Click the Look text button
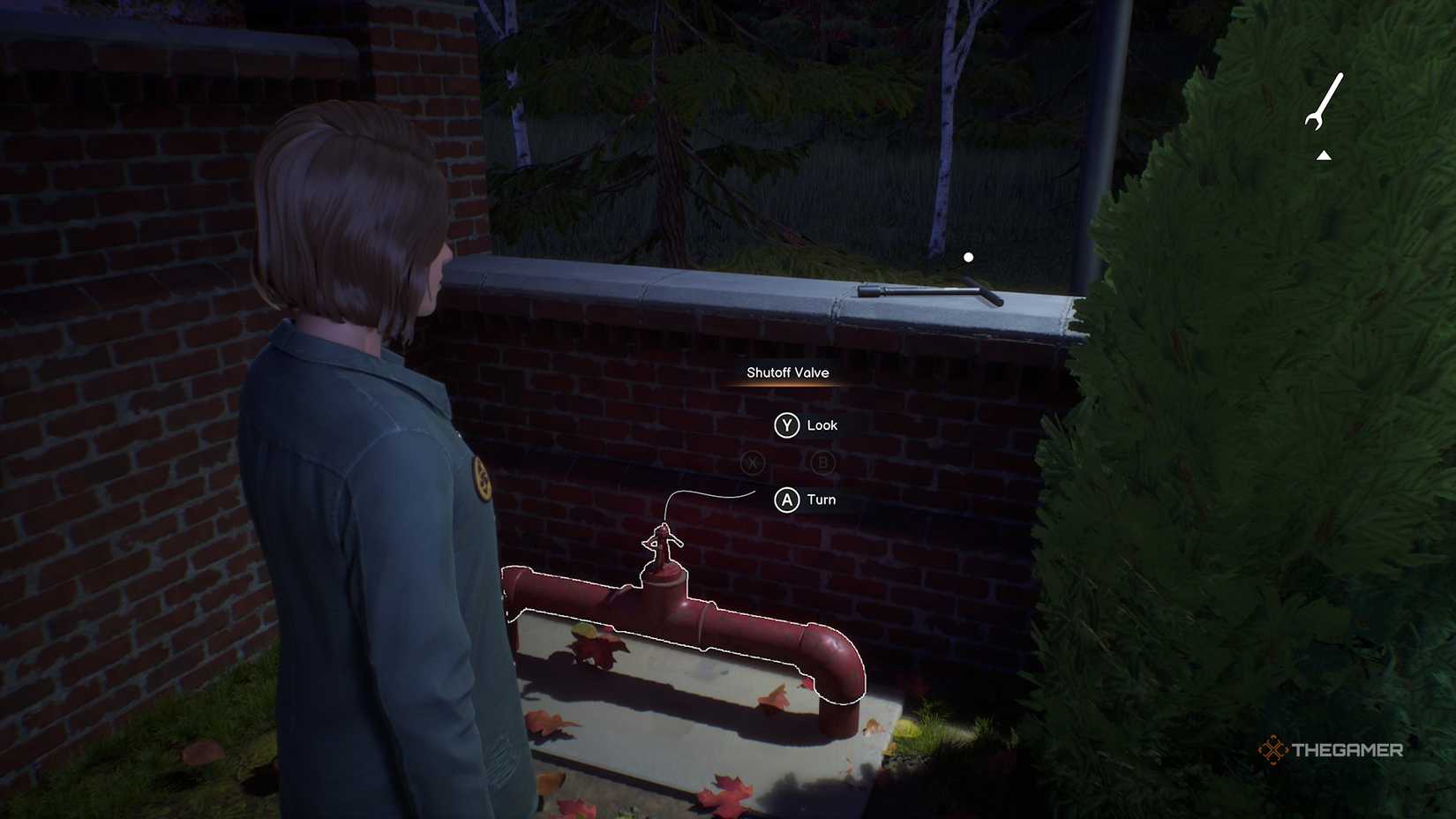The height and width of the screenshot is (819, 1456). click(x=822, y=425)
